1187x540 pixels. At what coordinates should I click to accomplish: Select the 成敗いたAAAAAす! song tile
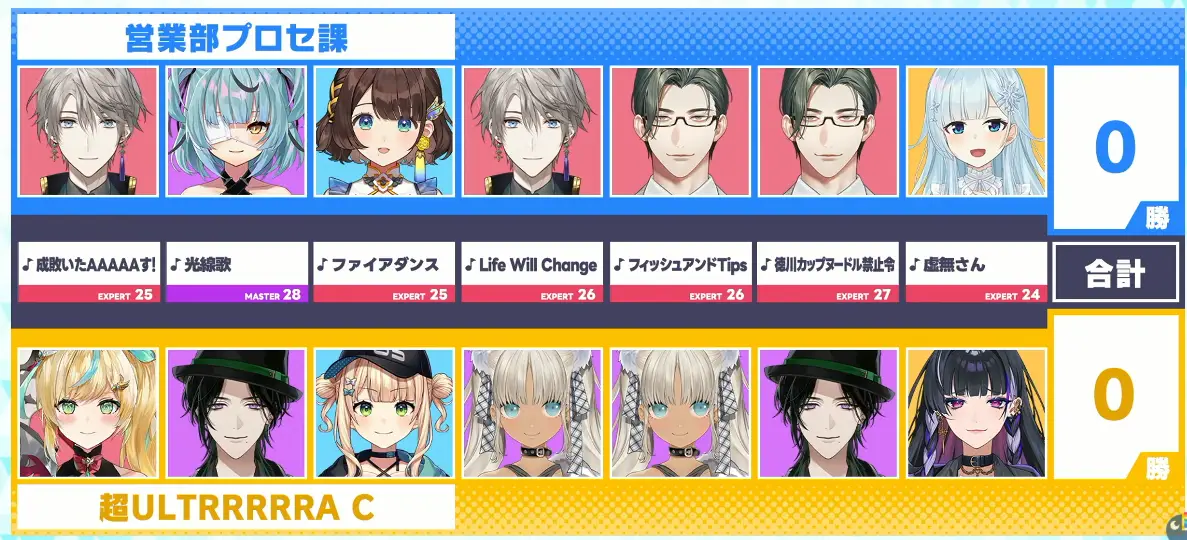tap(88, 272)
